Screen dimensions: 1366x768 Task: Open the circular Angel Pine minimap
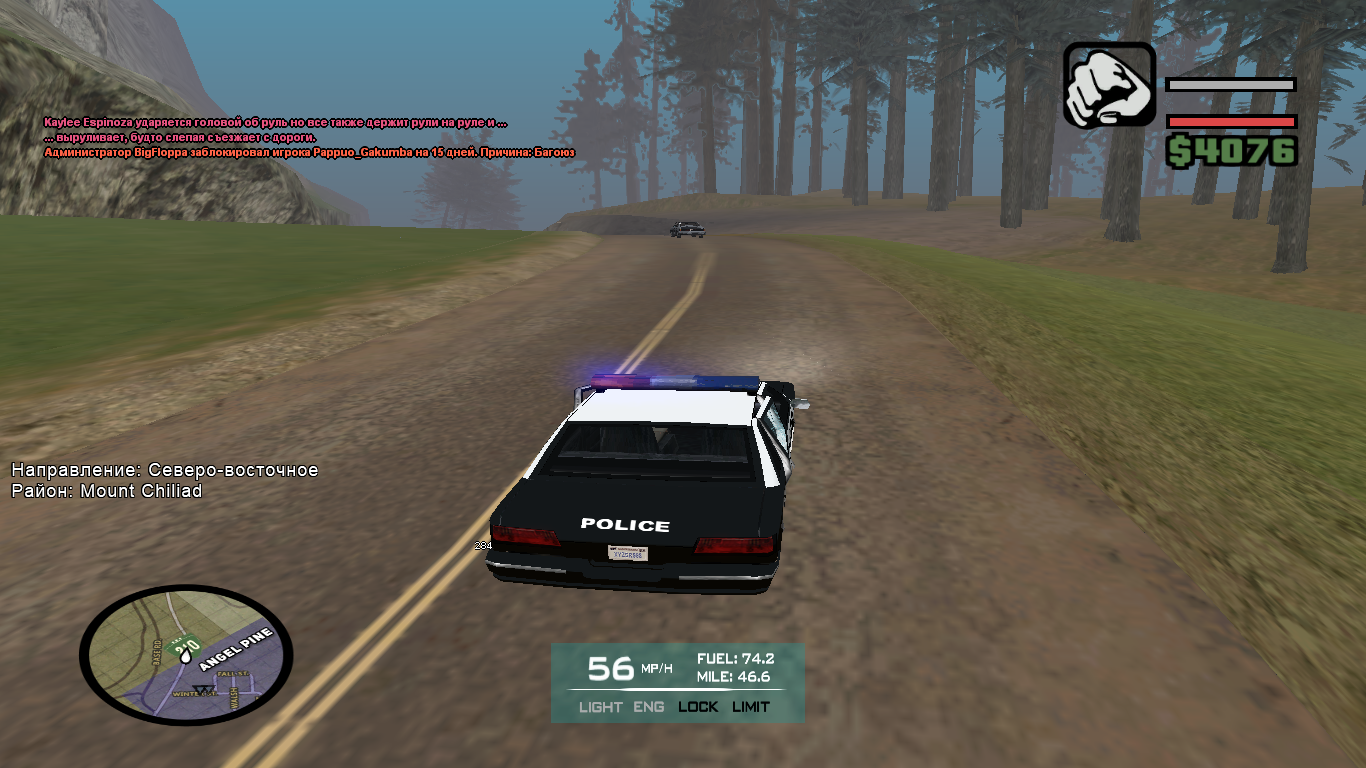coord(186,655)
